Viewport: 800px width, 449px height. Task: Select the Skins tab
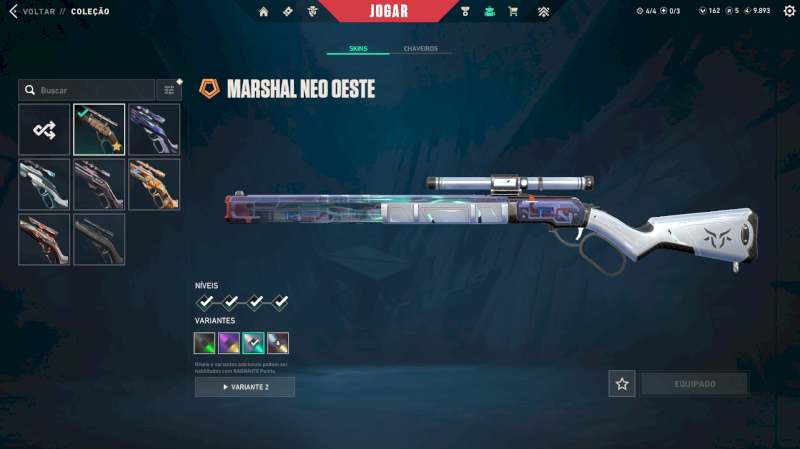[x=358, y=48]
